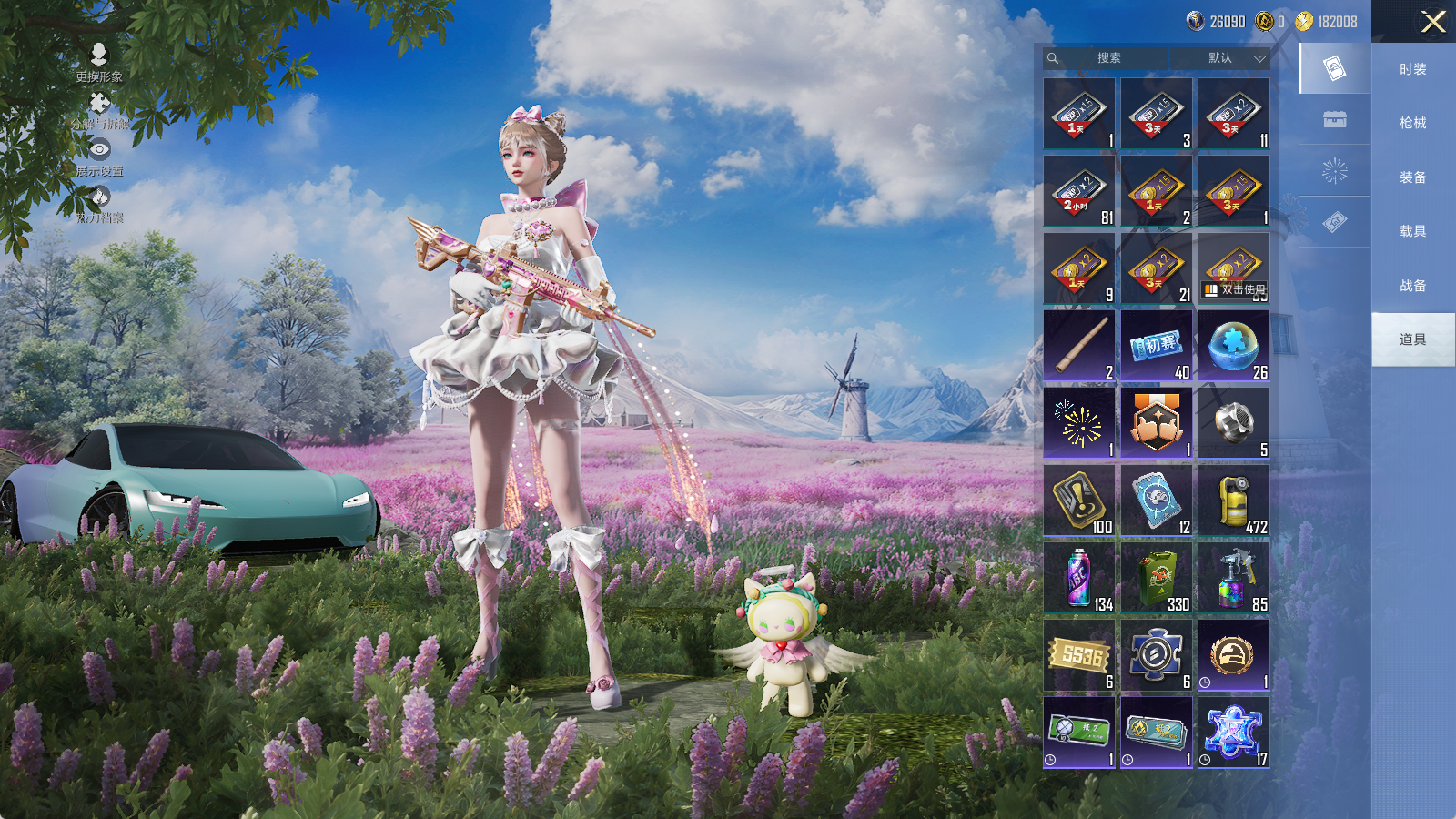Click the 搜索 search field

pos(1108,58)
